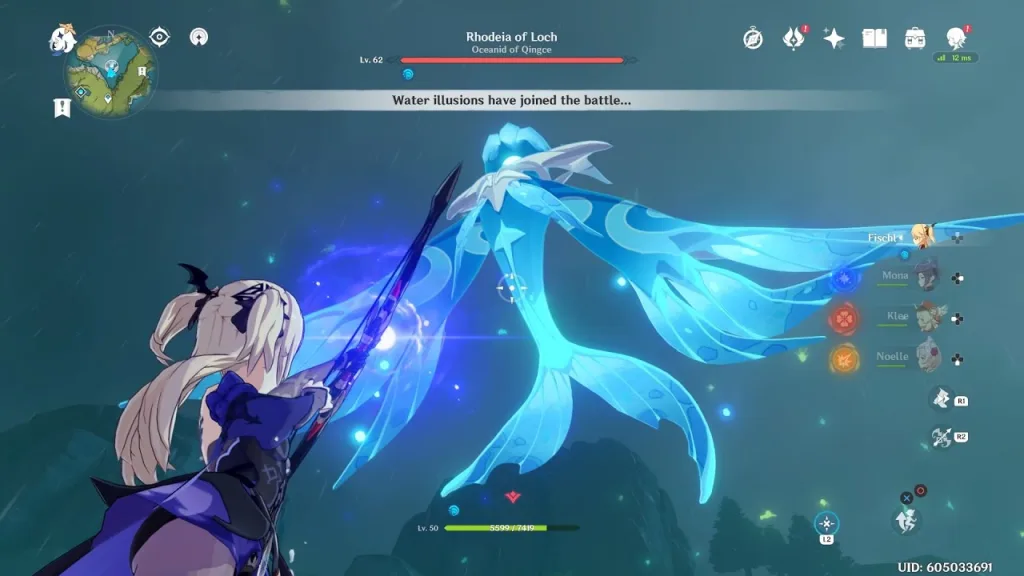Open the backpack inventory
This screenshot has width=1024, height=576.
click(914, 39)
